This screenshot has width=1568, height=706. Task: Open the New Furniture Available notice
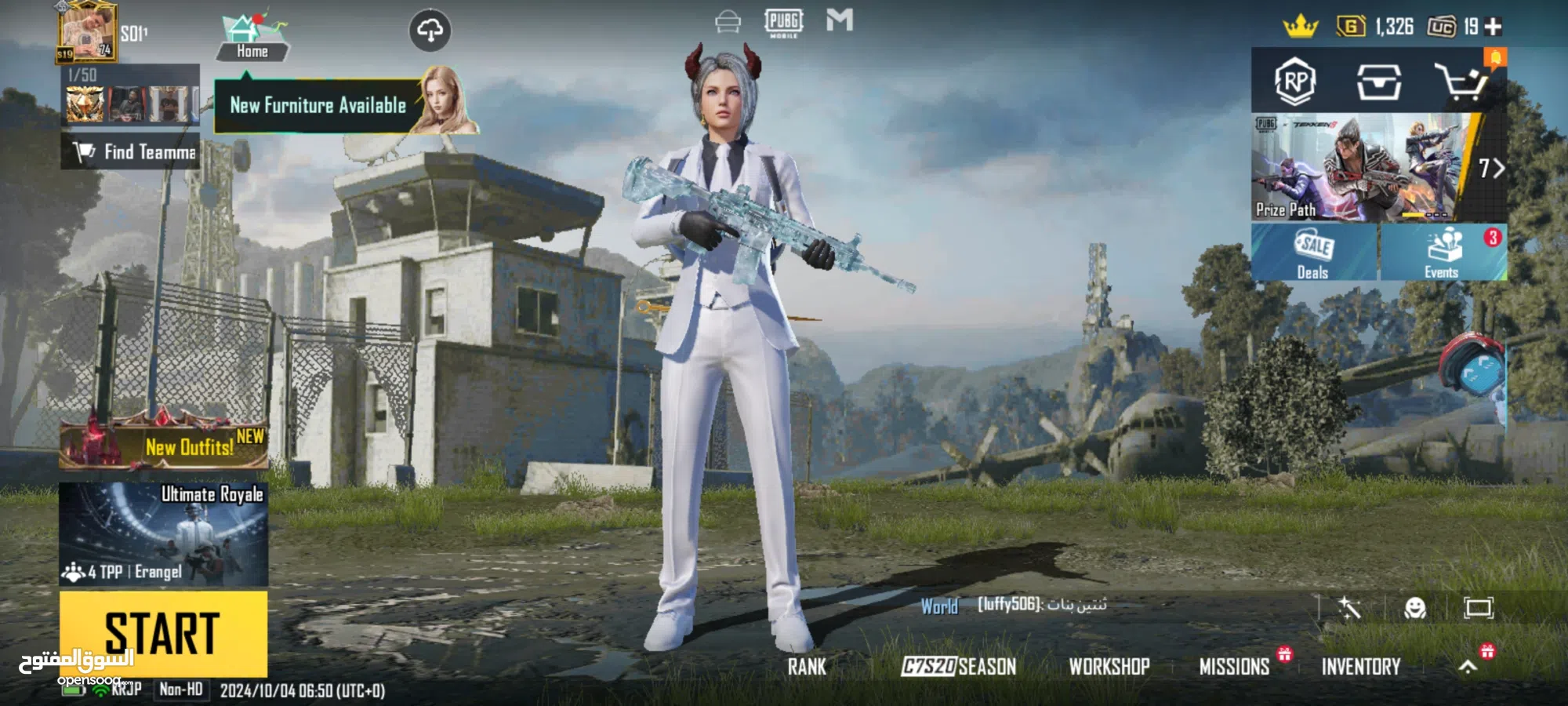(x=318, y=105)
